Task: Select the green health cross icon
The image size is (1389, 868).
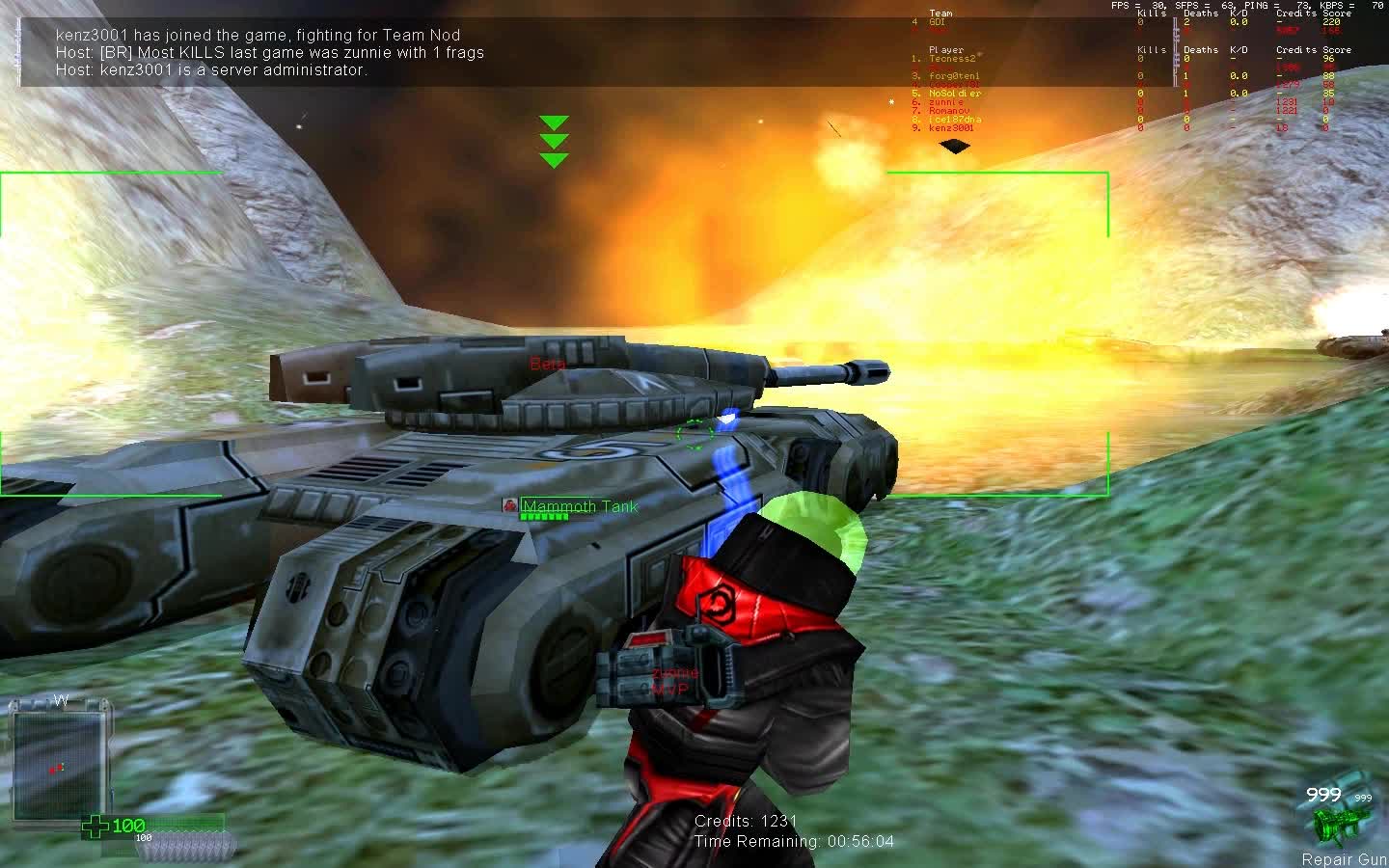Action: [94, 826]
